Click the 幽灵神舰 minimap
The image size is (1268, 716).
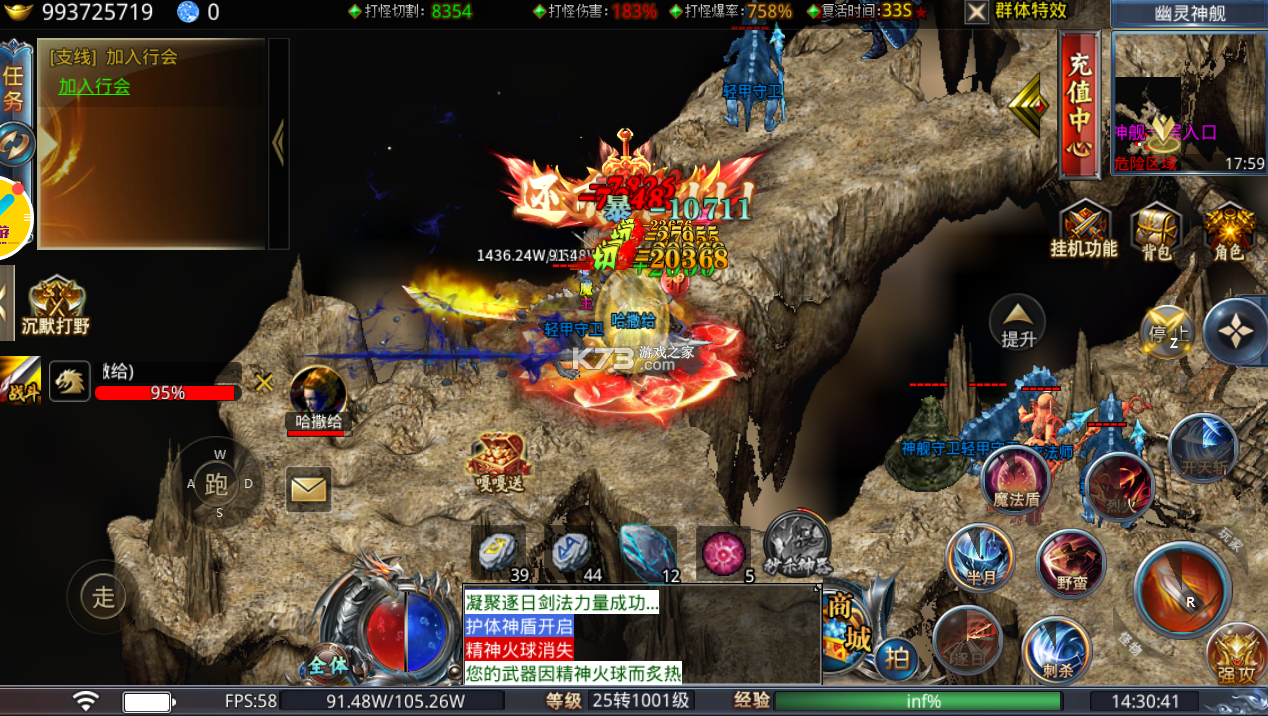[x=1189, y=102]
